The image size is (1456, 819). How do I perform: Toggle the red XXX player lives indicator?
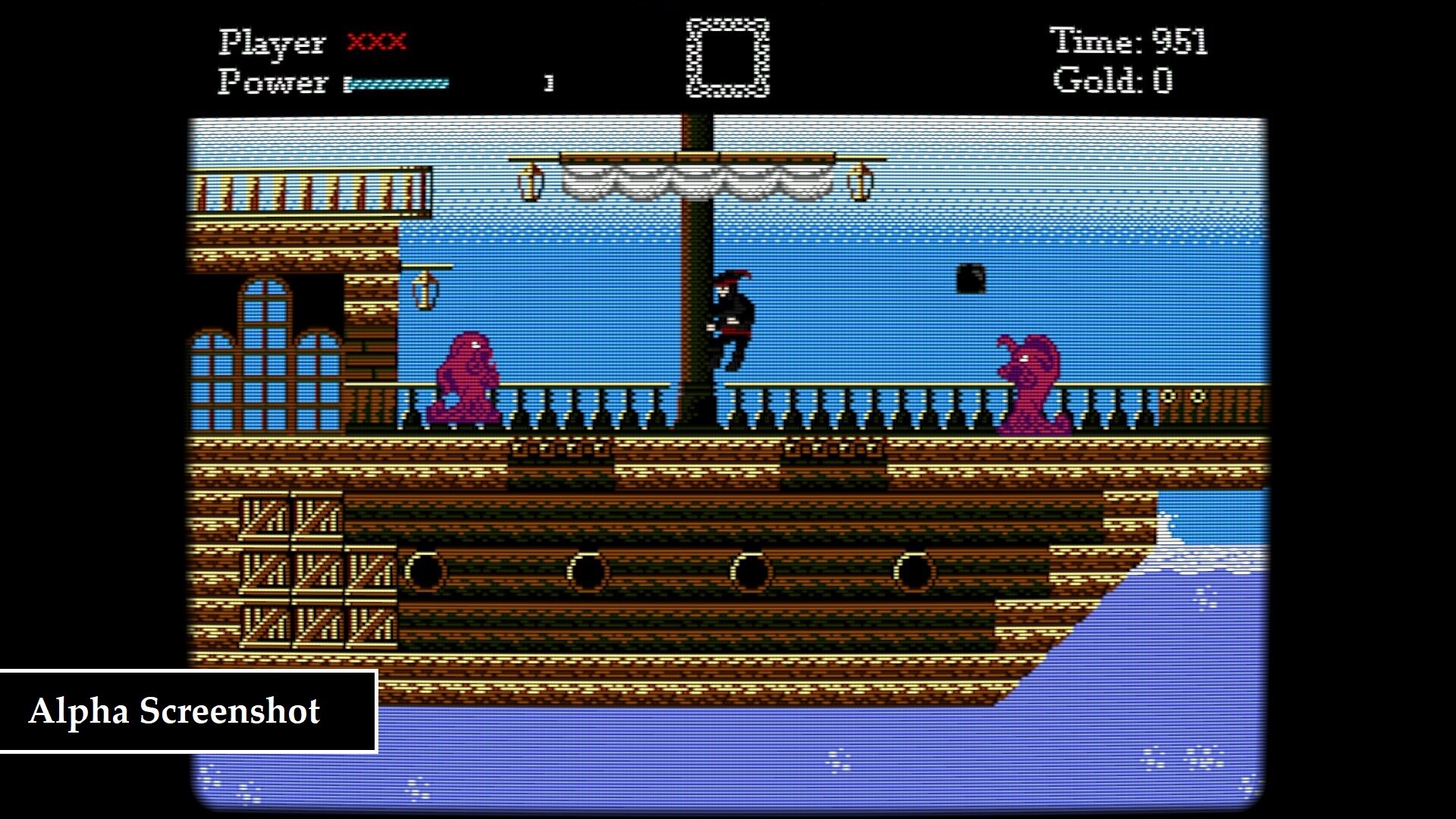click(x=377, y=43)
